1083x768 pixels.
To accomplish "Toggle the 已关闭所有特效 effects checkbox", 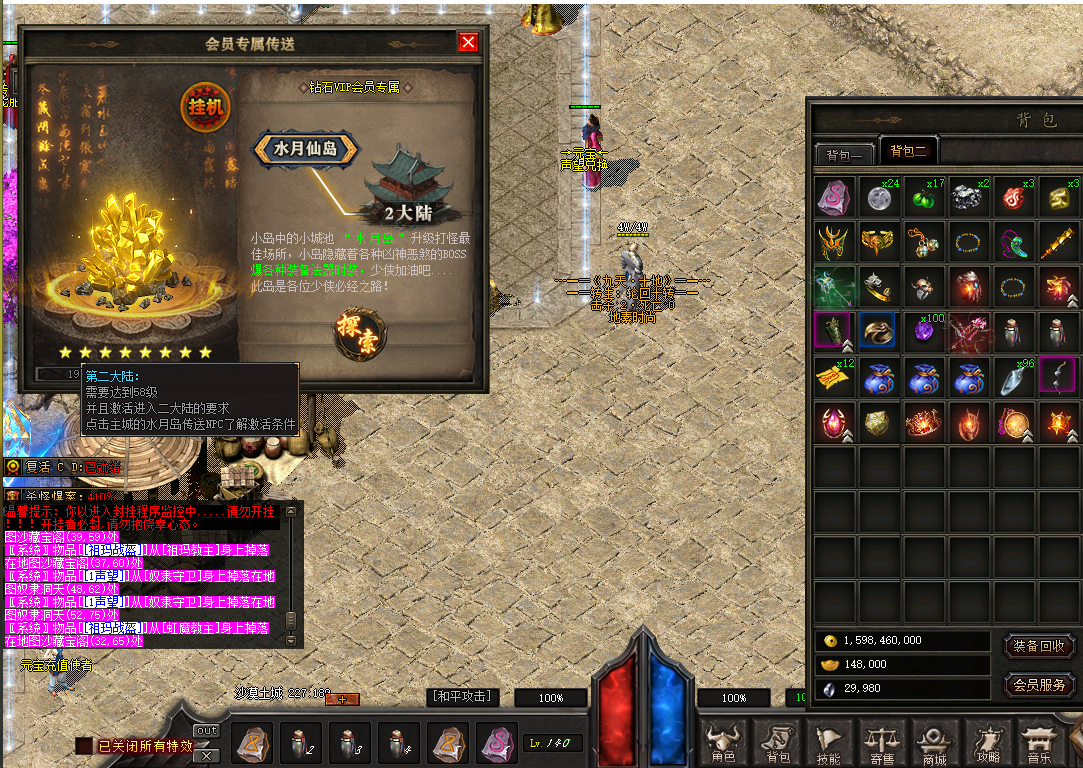I will (x=84, y=746).
